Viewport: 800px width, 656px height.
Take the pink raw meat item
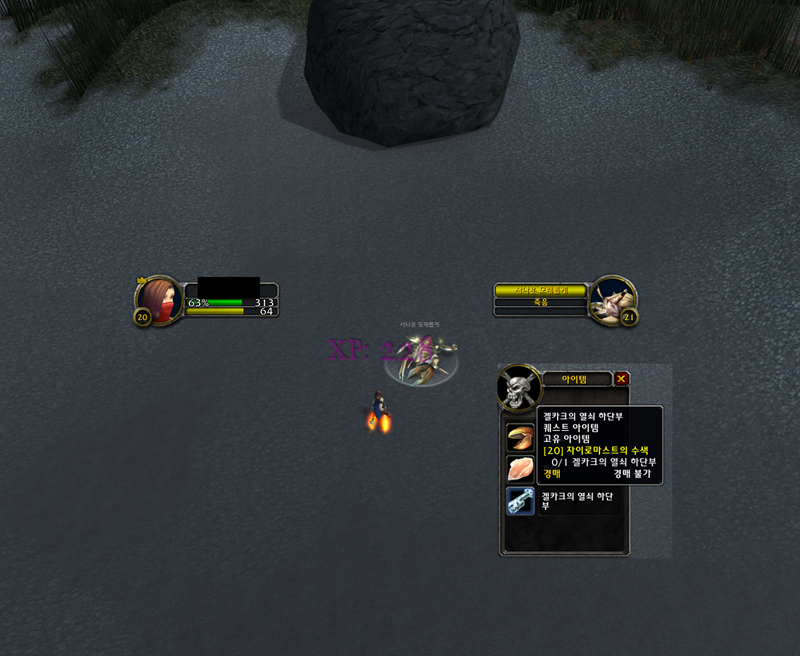(520, 469)
